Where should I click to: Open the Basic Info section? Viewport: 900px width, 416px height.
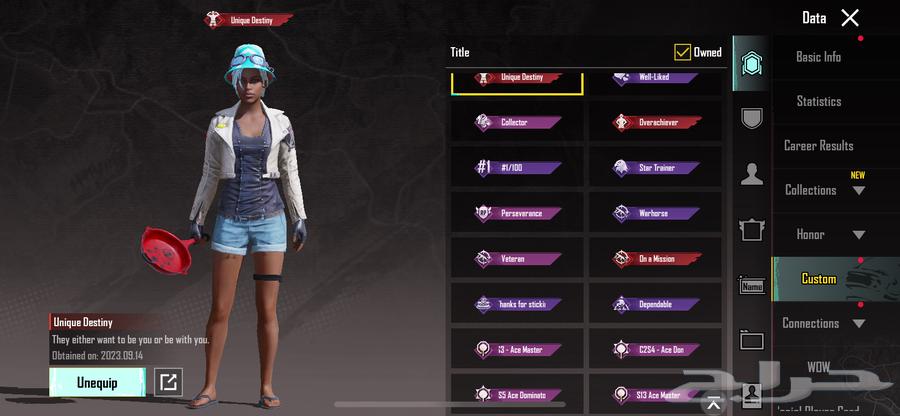818,57
